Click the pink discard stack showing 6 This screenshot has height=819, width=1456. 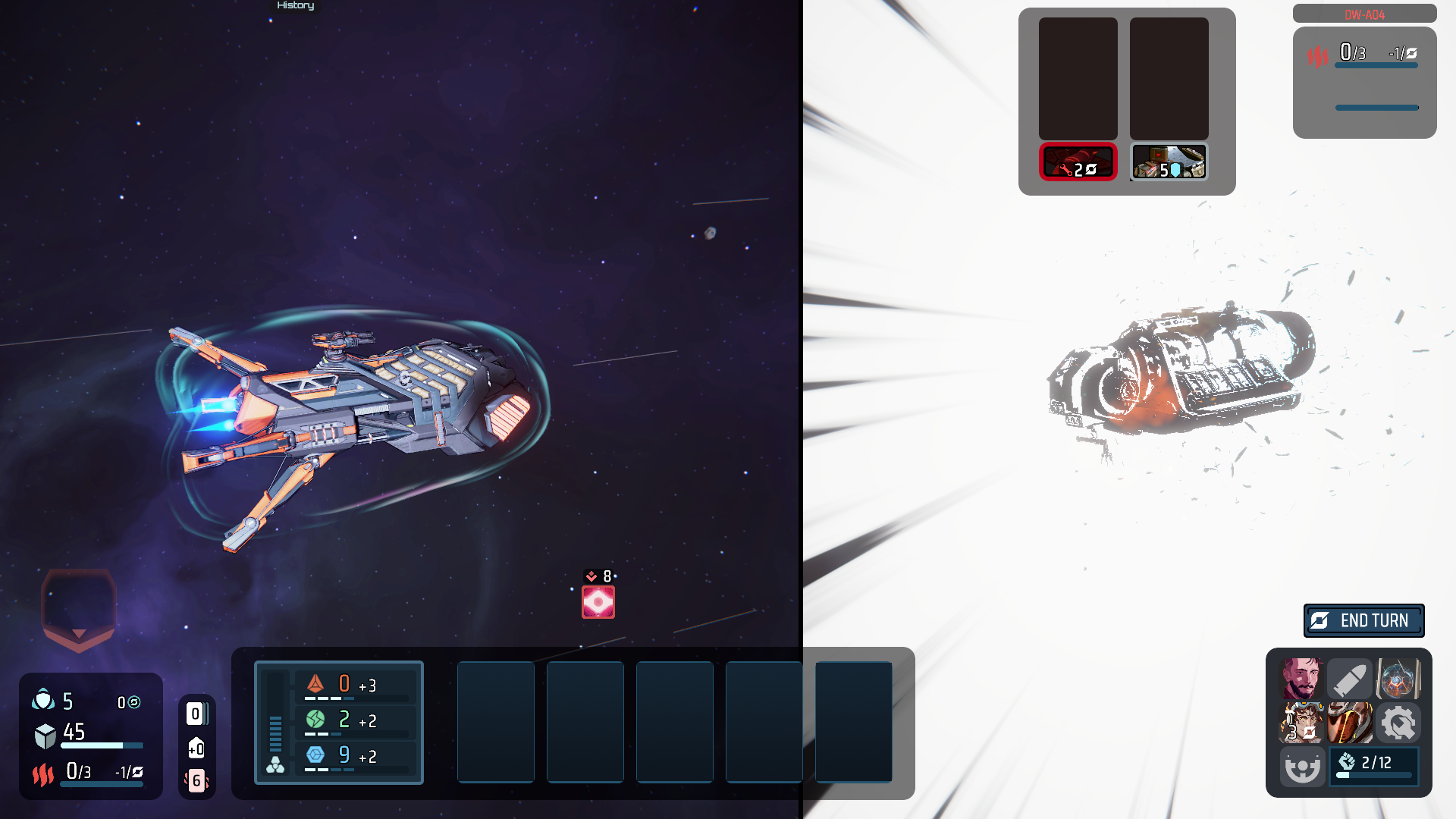tap(196, 780)
